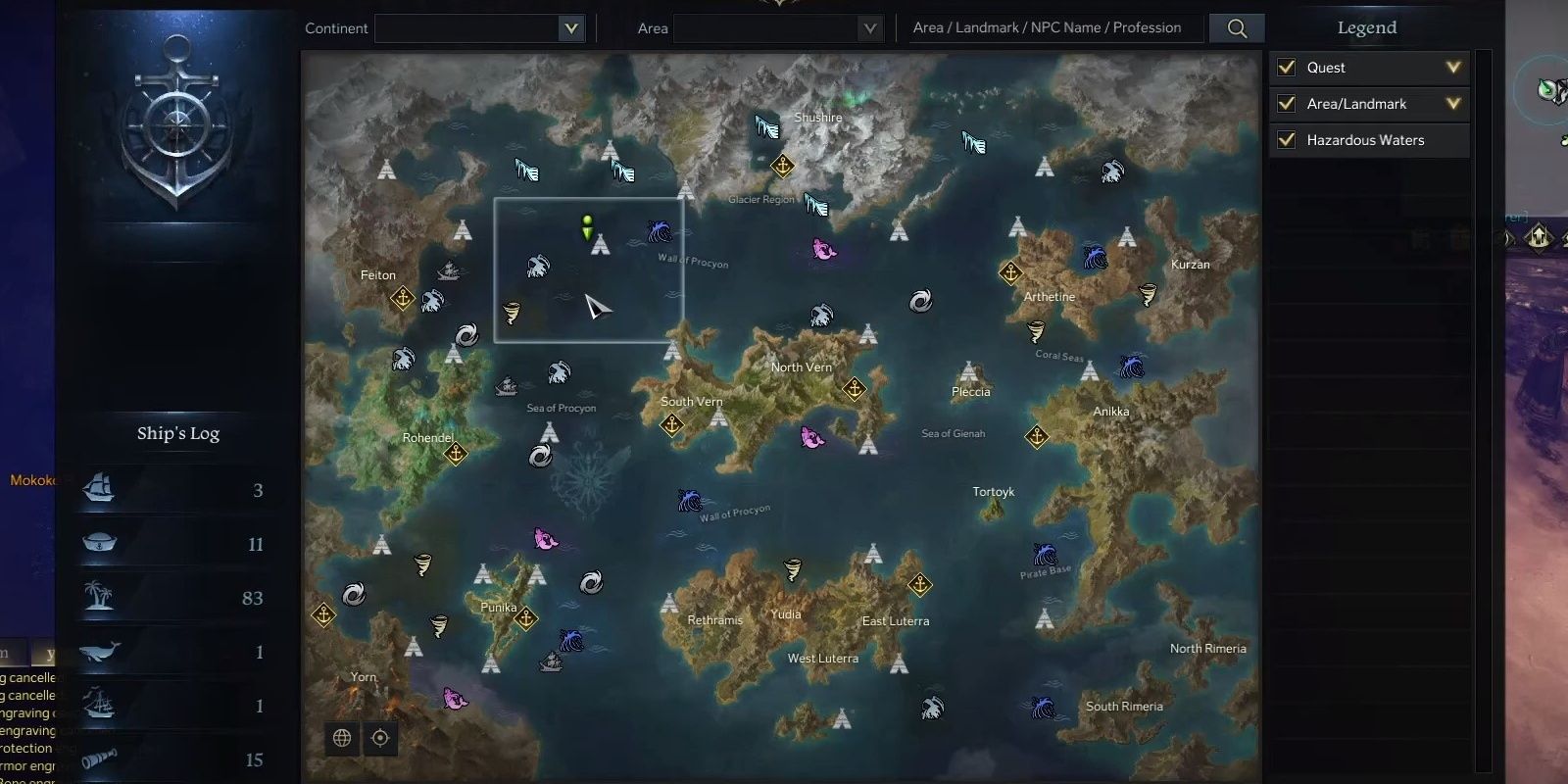The height and width of the screenshot is (784, 1568).
Task: Select the sailor hat entry in Ship's Log
Action: [x=98, y=544]
